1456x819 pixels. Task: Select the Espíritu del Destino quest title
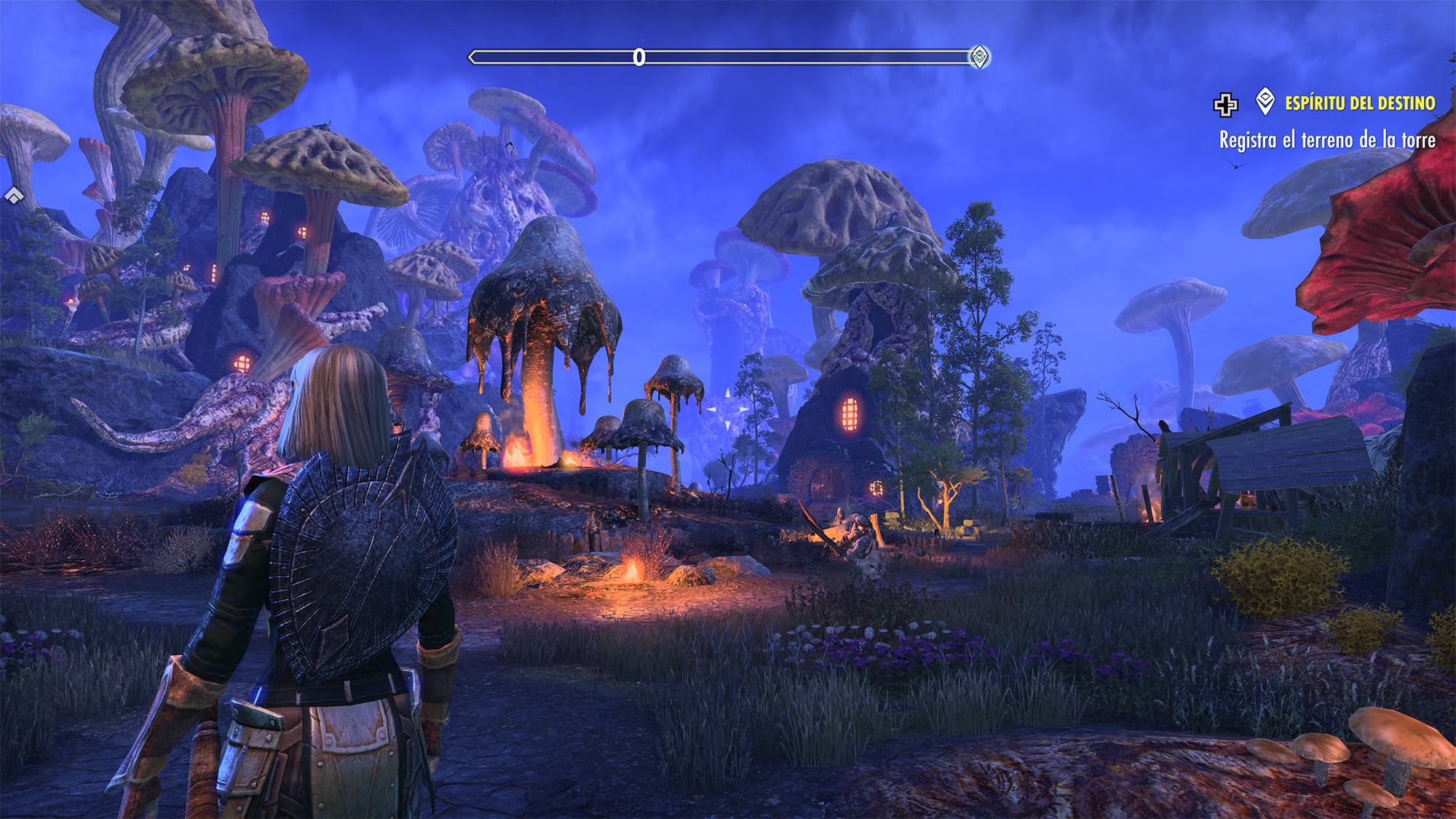coord(1360,103)
